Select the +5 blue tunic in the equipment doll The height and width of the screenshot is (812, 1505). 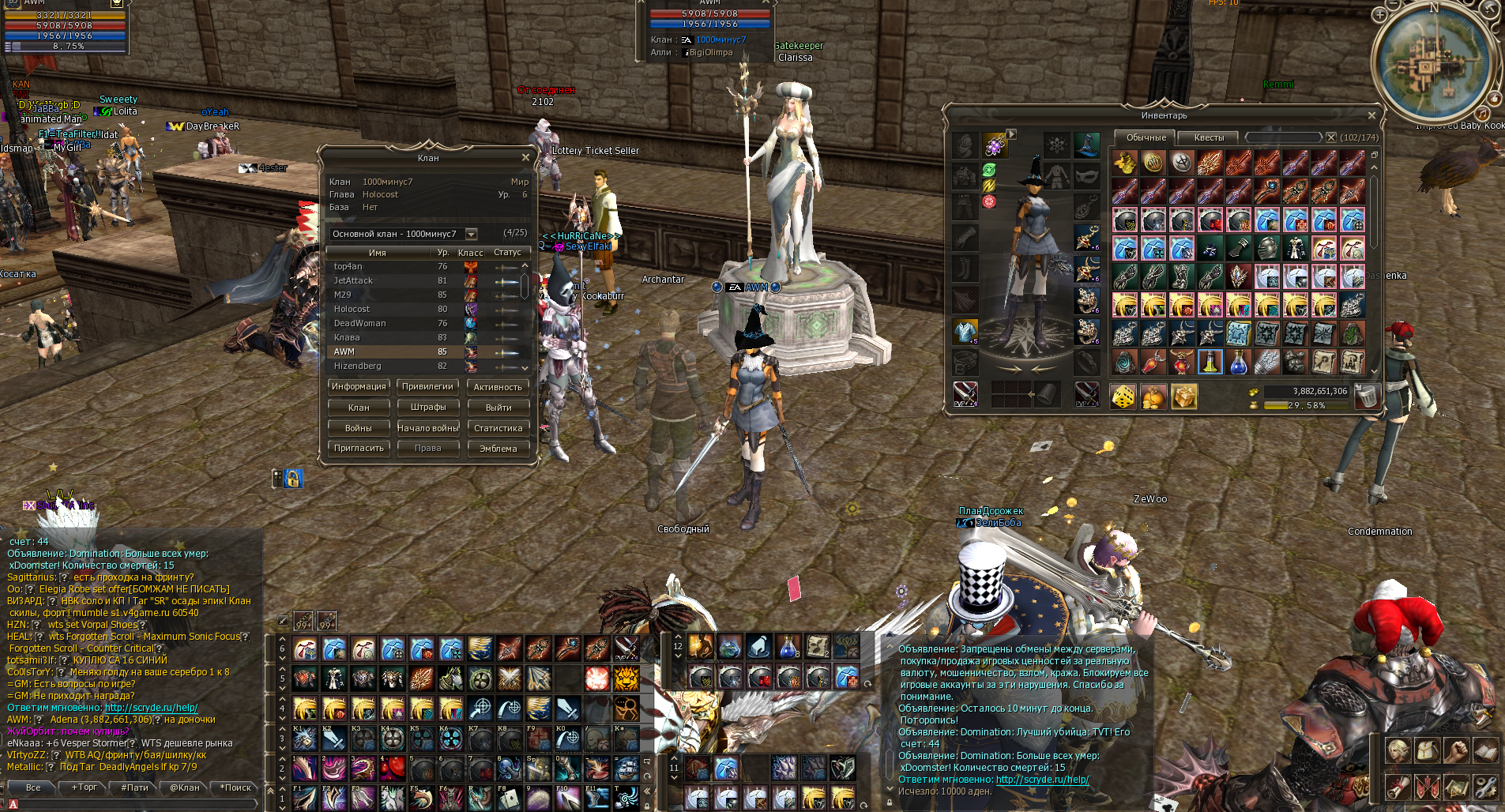pyautogui.click(x=965, y=332)
